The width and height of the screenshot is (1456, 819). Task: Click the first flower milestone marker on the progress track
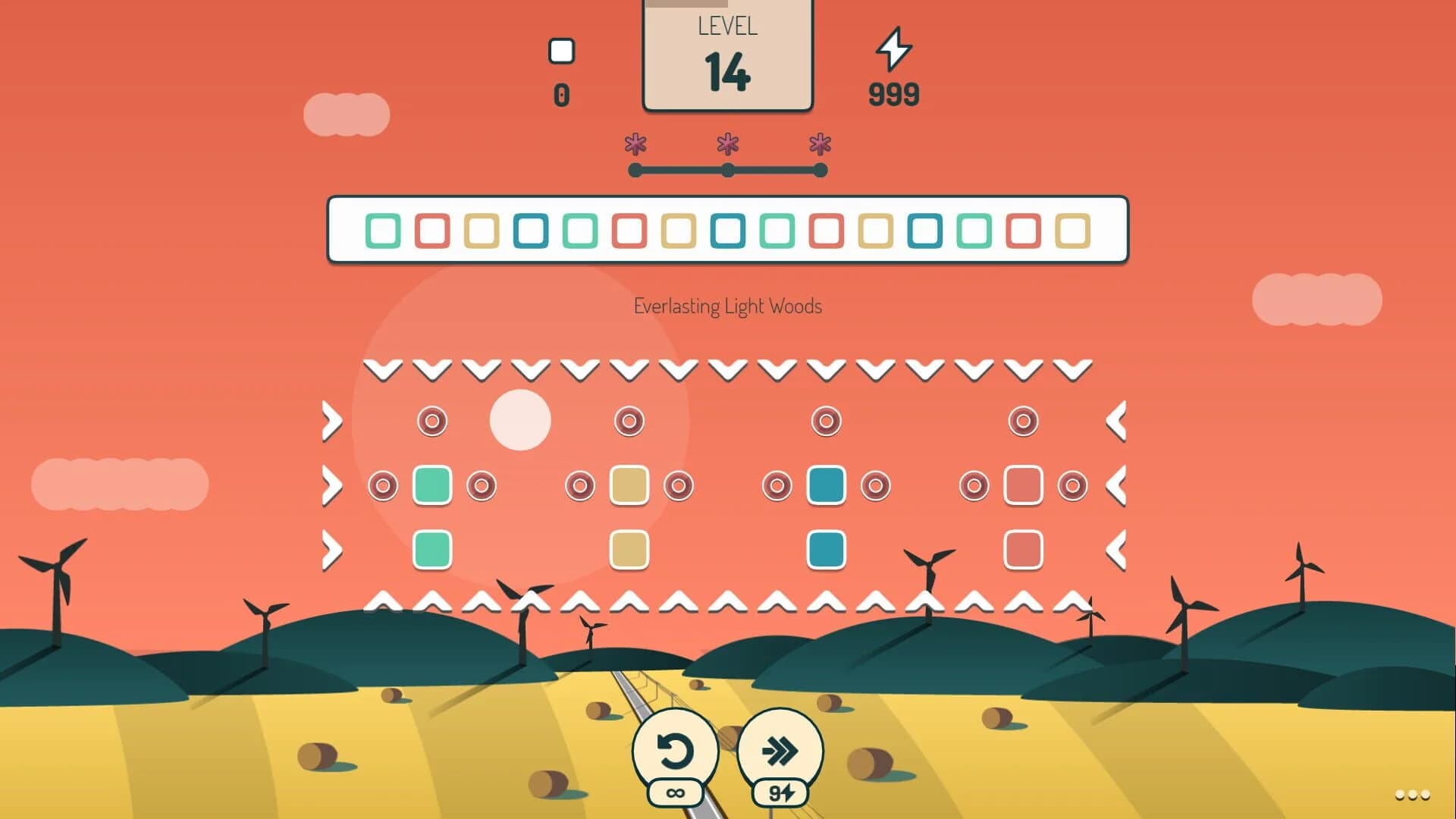636,144
